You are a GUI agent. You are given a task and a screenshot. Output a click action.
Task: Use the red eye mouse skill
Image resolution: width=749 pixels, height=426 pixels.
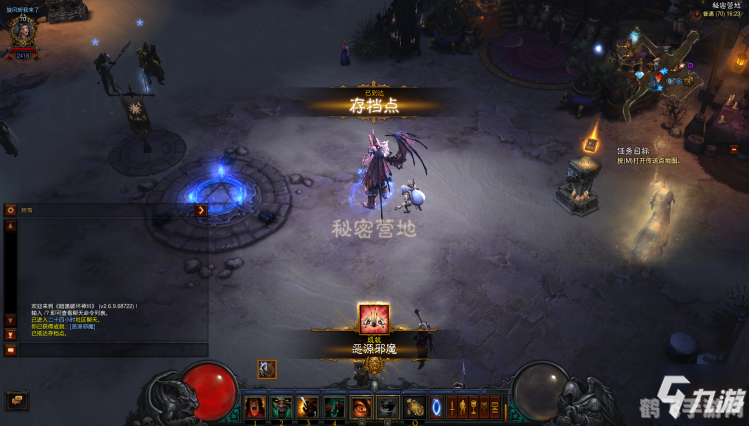click(x=360, y=407)
